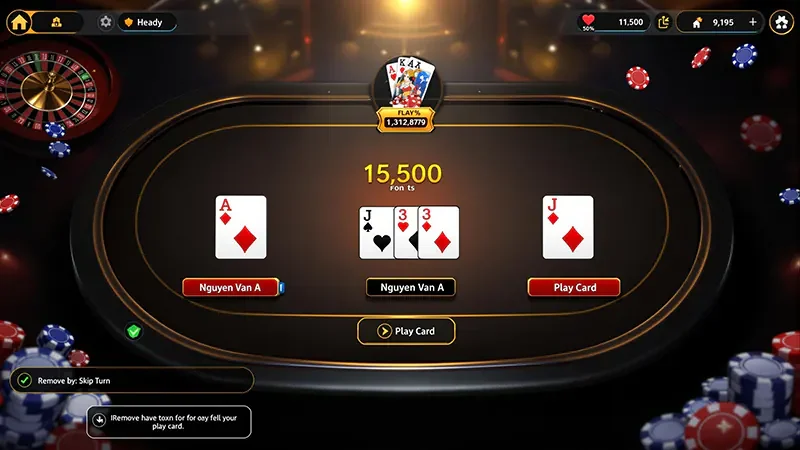Screen dimensions: 800x450
Task: Click the green checkmark shield icon
Action: tap(134, 330)
